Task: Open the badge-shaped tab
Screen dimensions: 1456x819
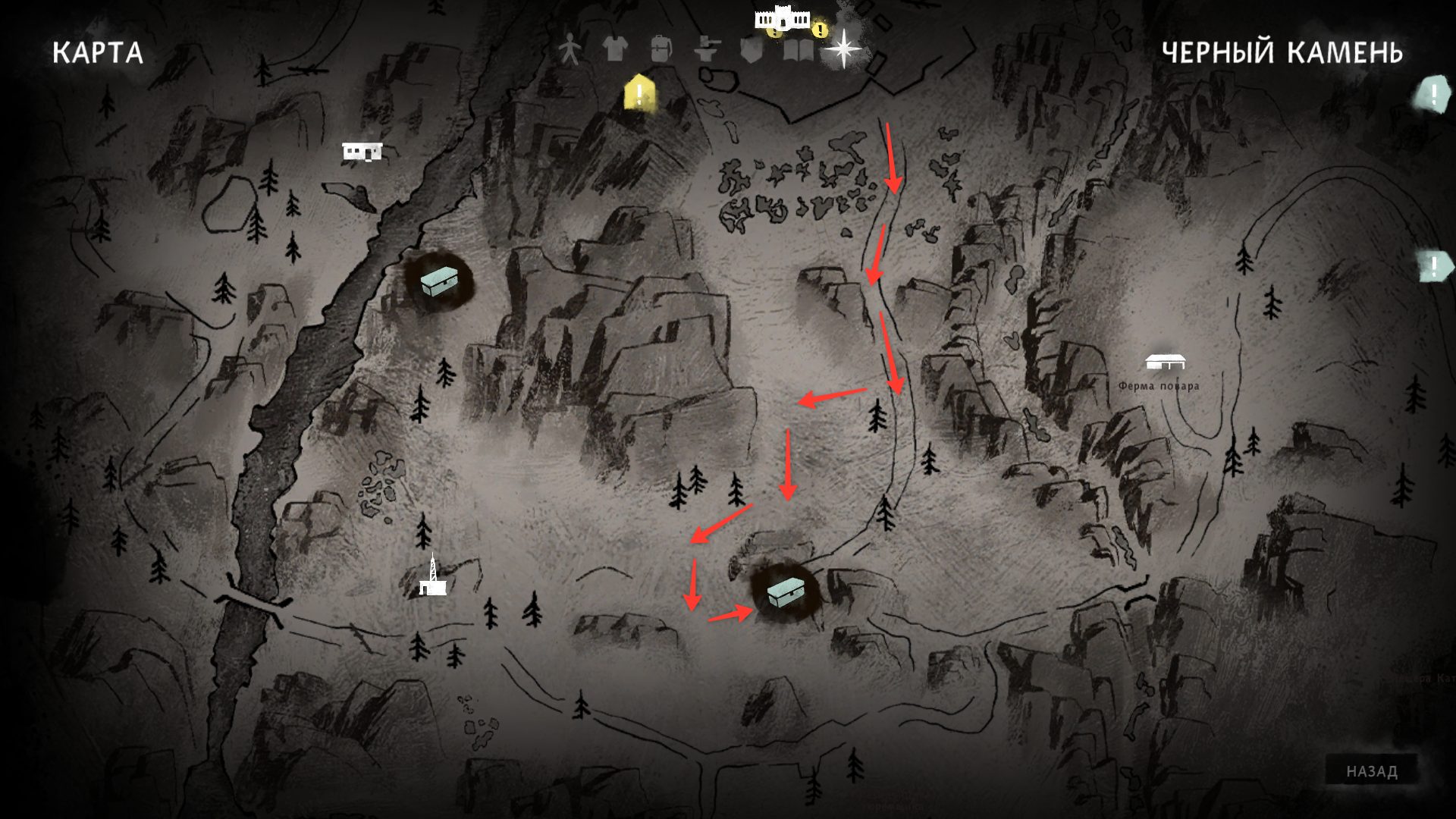Action: click(x=750, y=50)
